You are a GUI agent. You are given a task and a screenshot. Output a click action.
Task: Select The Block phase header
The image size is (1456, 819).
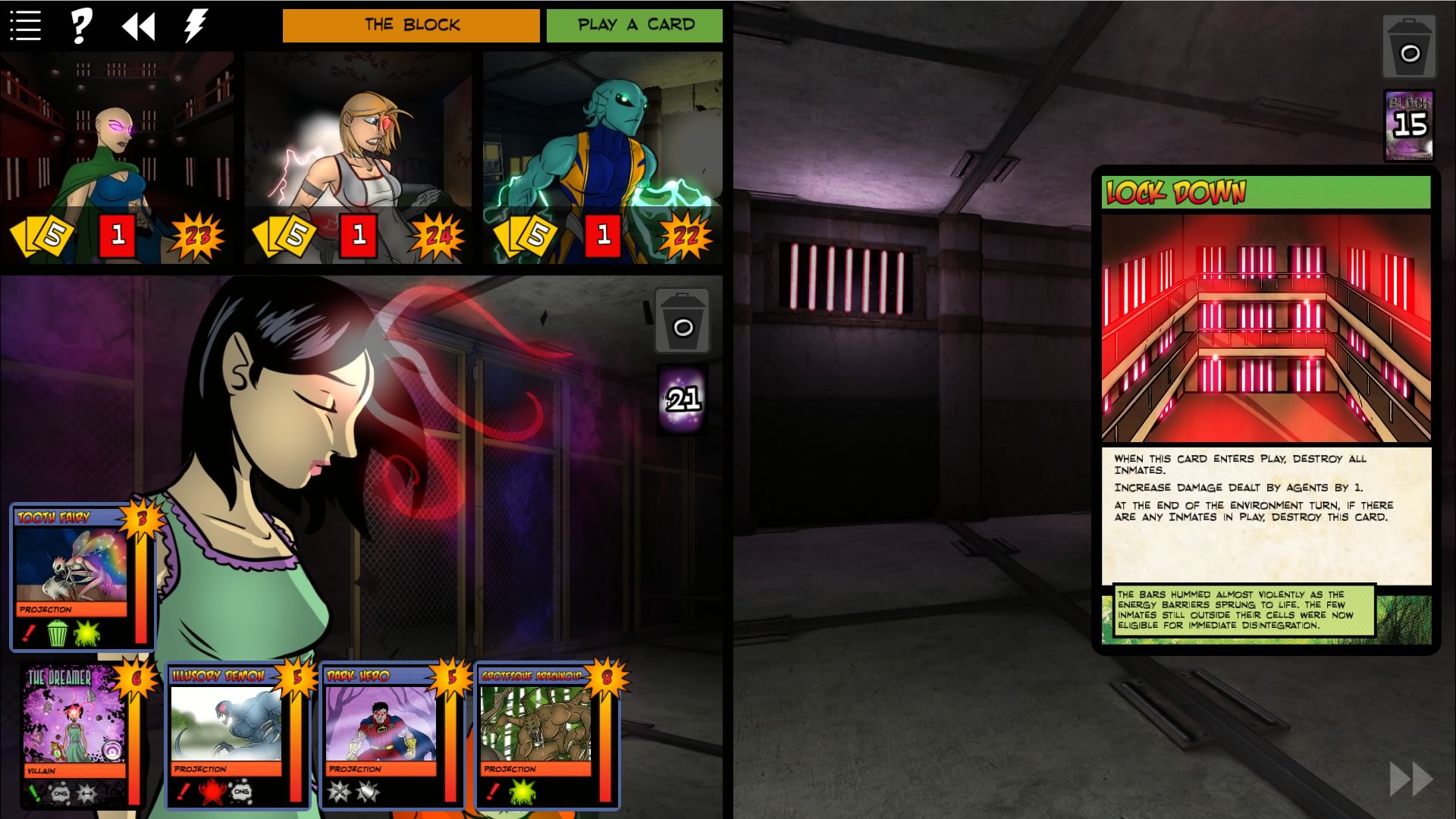pos(411,24)
